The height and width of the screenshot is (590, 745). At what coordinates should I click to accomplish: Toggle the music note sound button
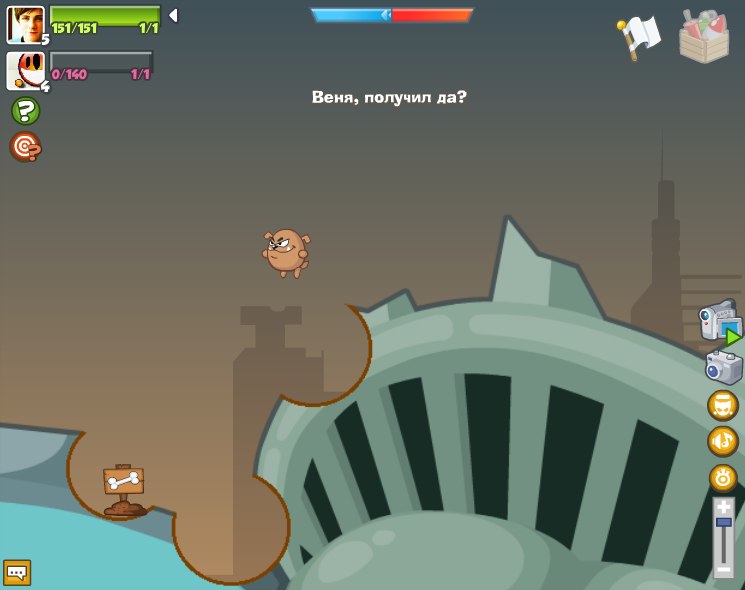coord(723,441)
